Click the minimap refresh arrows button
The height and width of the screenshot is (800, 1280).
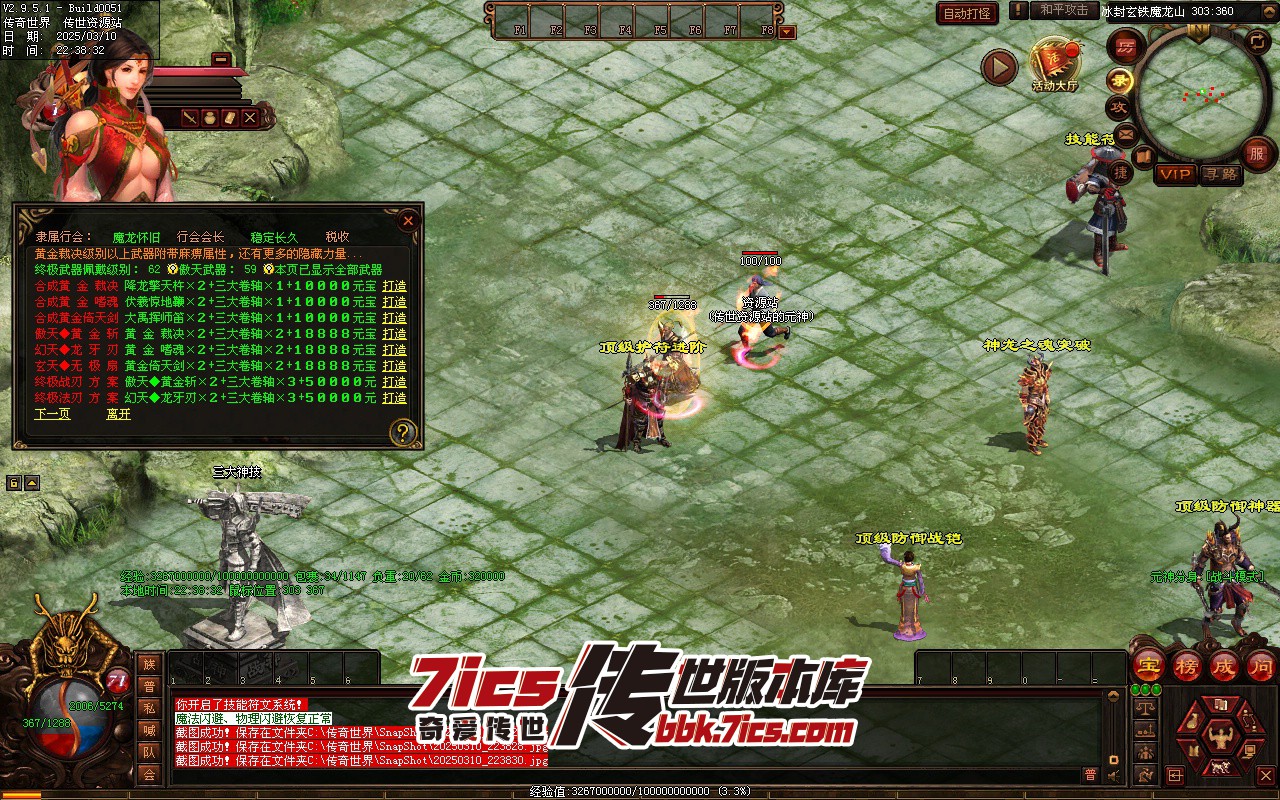click(x=1257, y=41)
